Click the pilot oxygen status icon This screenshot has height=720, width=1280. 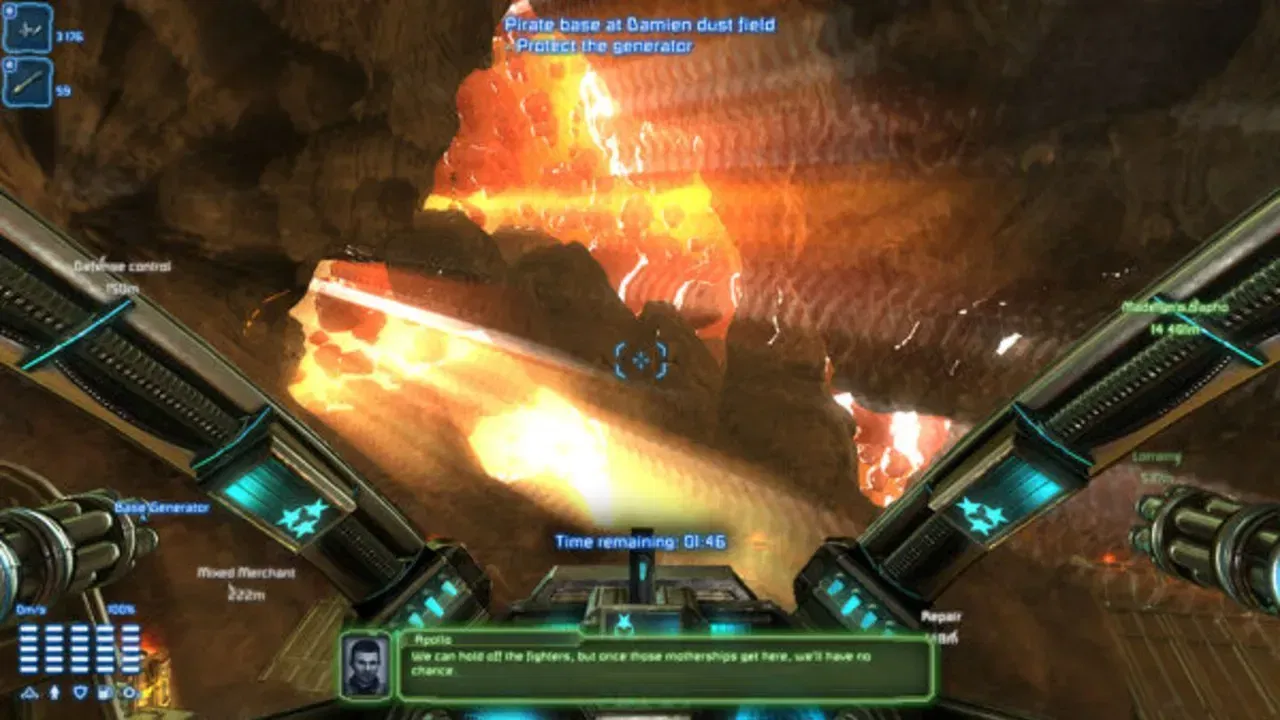pyautogui.click(x=54, y=692)
